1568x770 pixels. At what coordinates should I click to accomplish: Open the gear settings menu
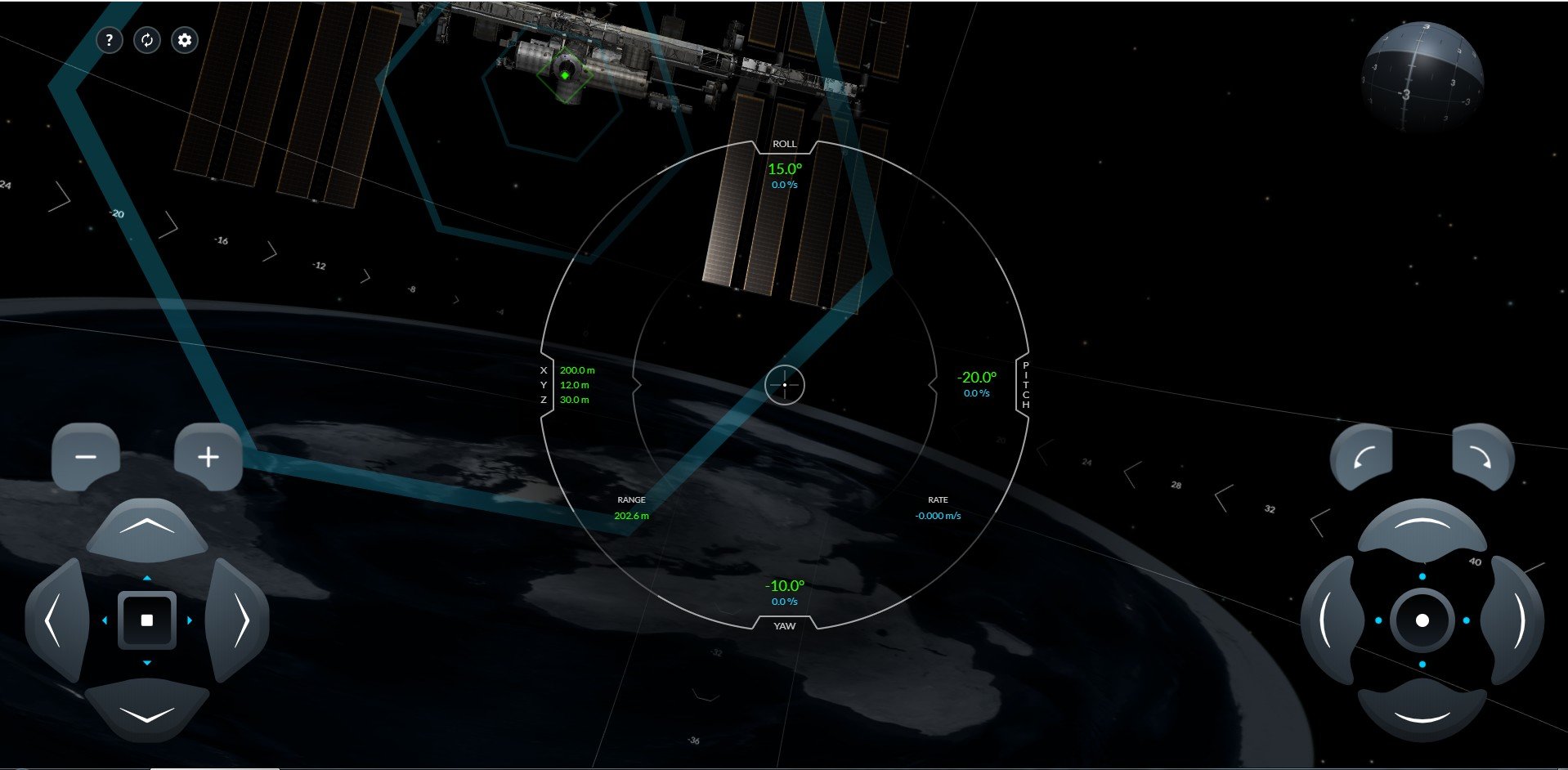pos(185,40)
